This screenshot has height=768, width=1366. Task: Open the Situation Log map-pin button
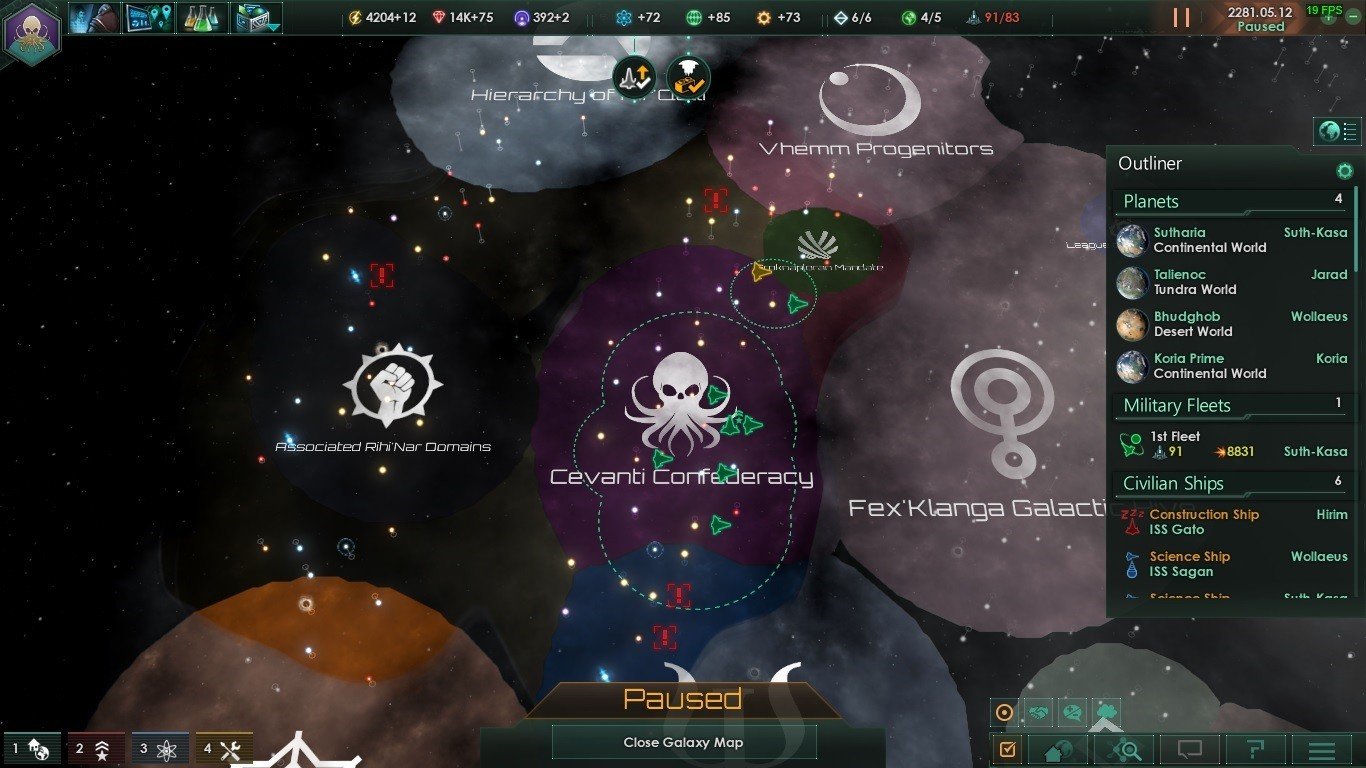pyautogui.click(x=148, y=18)
